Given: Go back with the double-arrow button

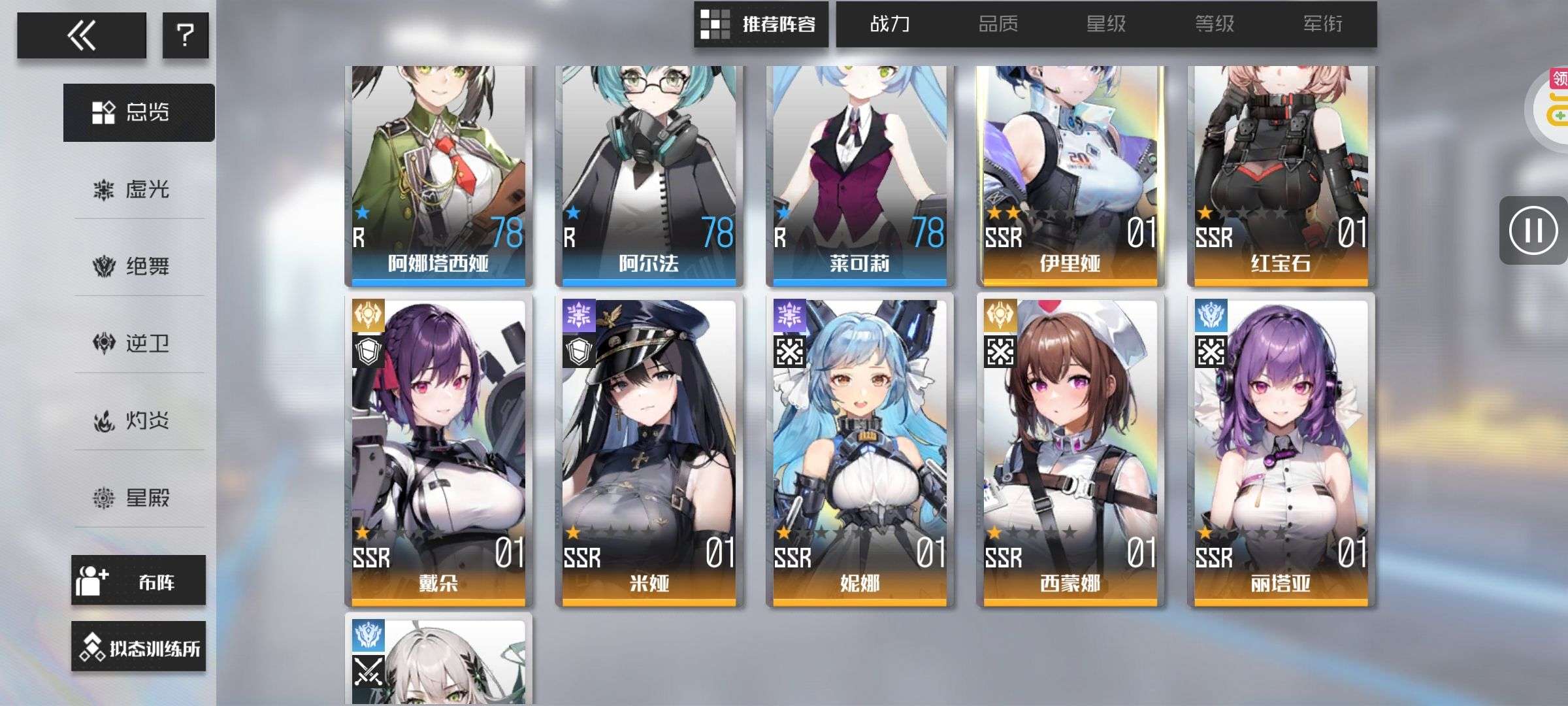Looking at the screenshot, I should (x=82, y=35).
